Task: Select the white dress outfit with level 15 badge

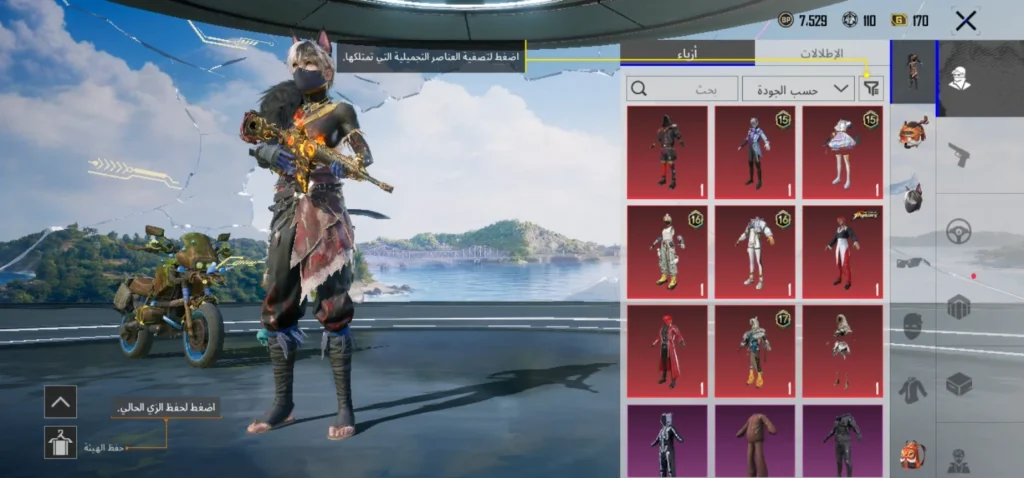Action: pyautogui.click(x=842, y=152)
